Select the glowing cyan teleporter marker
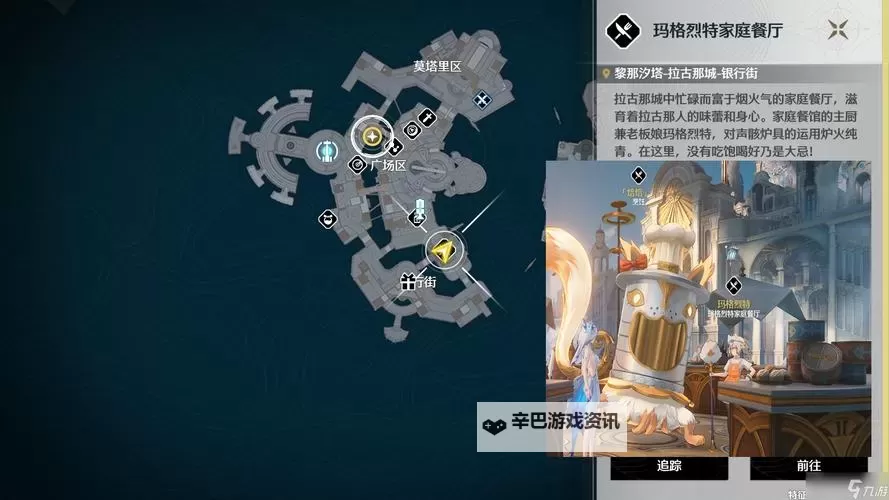Viewport: 889px width, 500px height. [326, 152]
